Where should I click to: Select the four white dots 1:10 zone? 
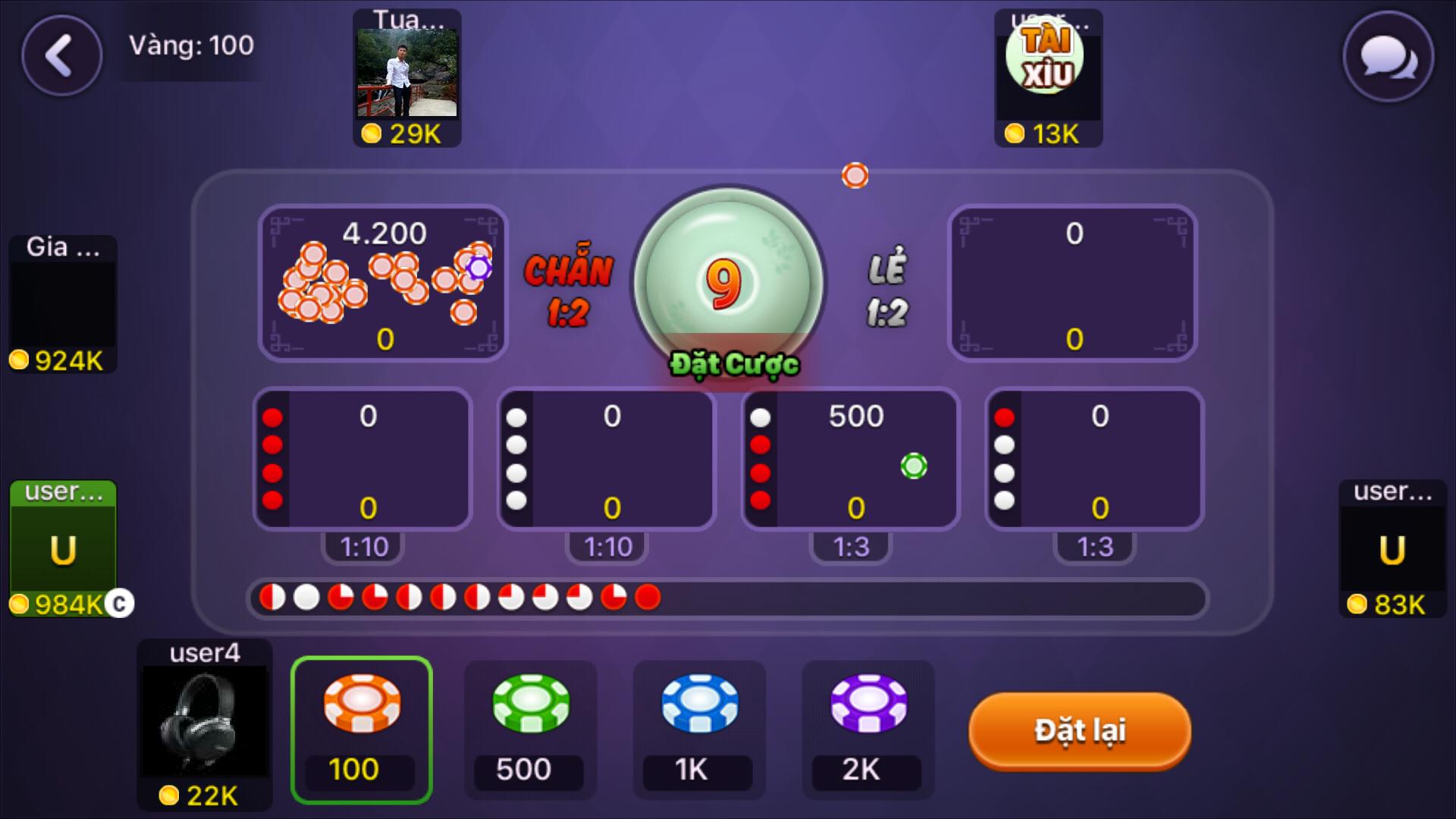tap(605, 459)
